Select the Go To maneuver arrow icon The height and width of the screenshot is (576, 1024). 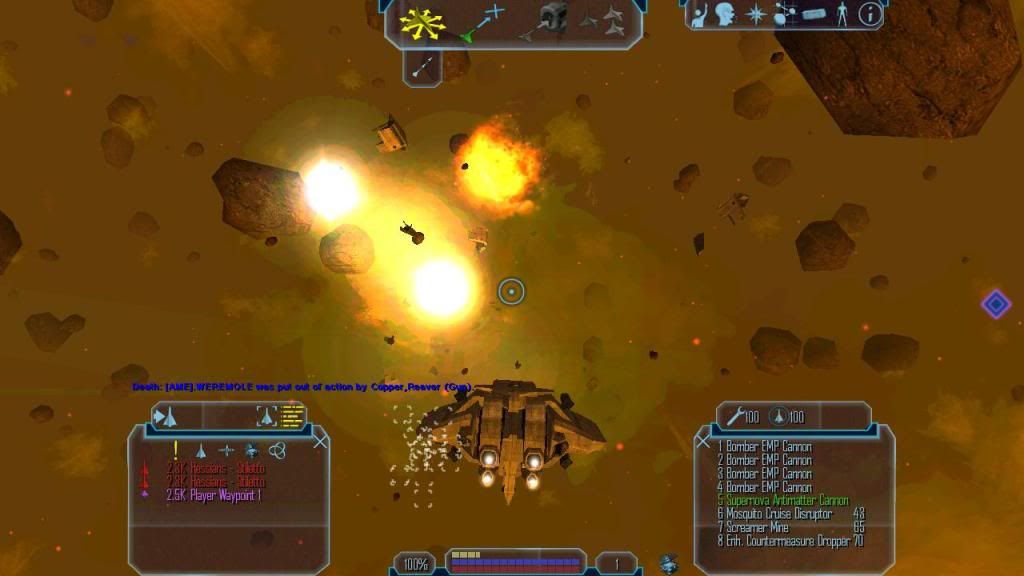(x=484, y=20)
